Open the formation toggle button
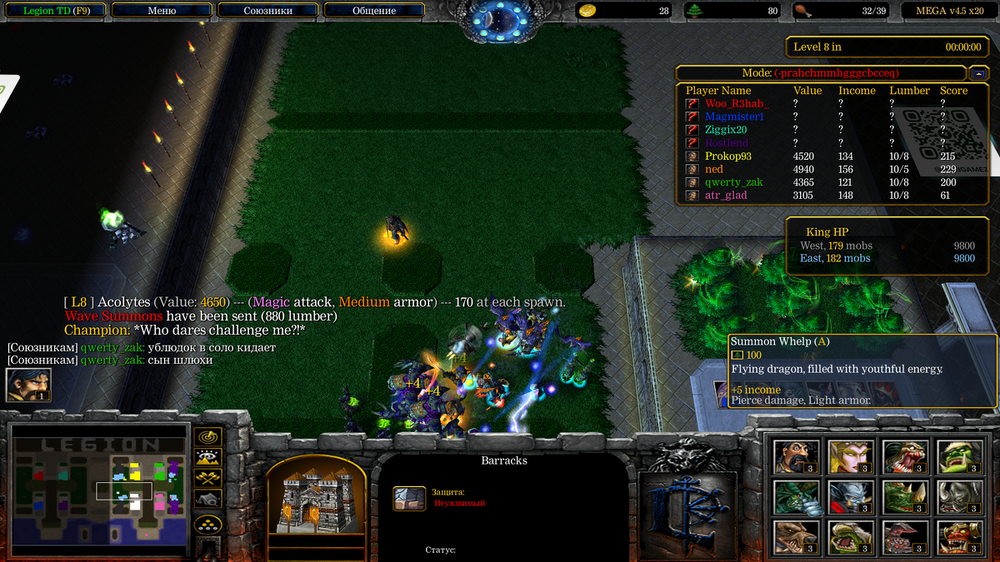The width and height of the screenshot is (1000, 562). [208, 523]
